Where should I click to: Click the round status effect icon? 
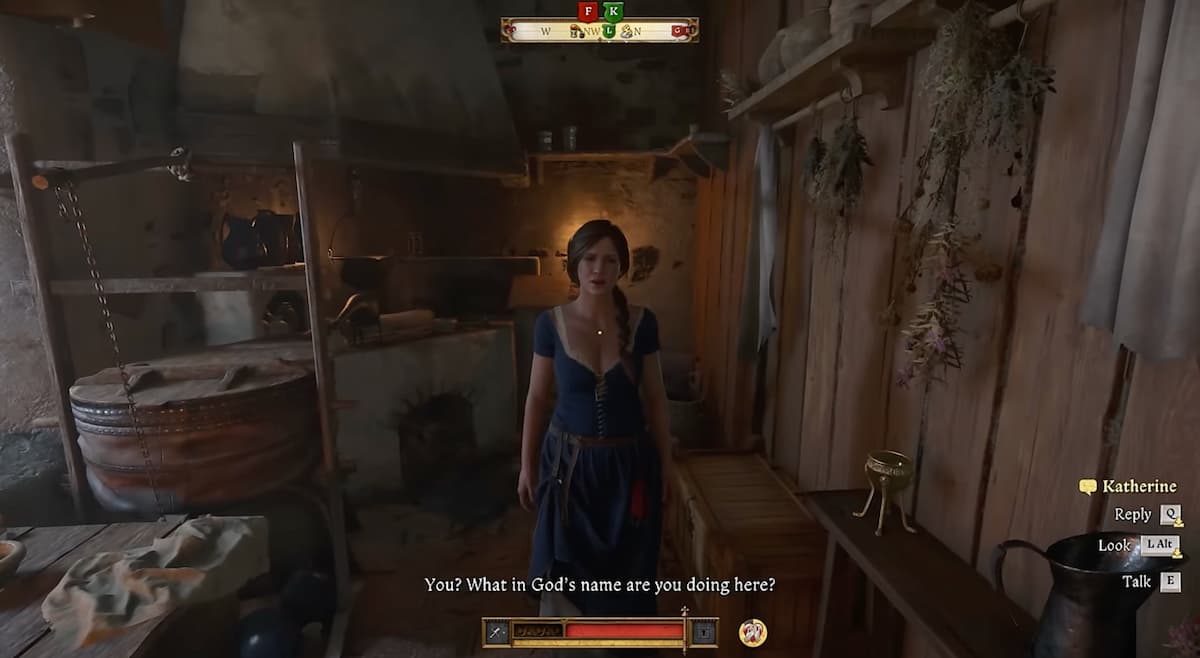click(752, 632)
